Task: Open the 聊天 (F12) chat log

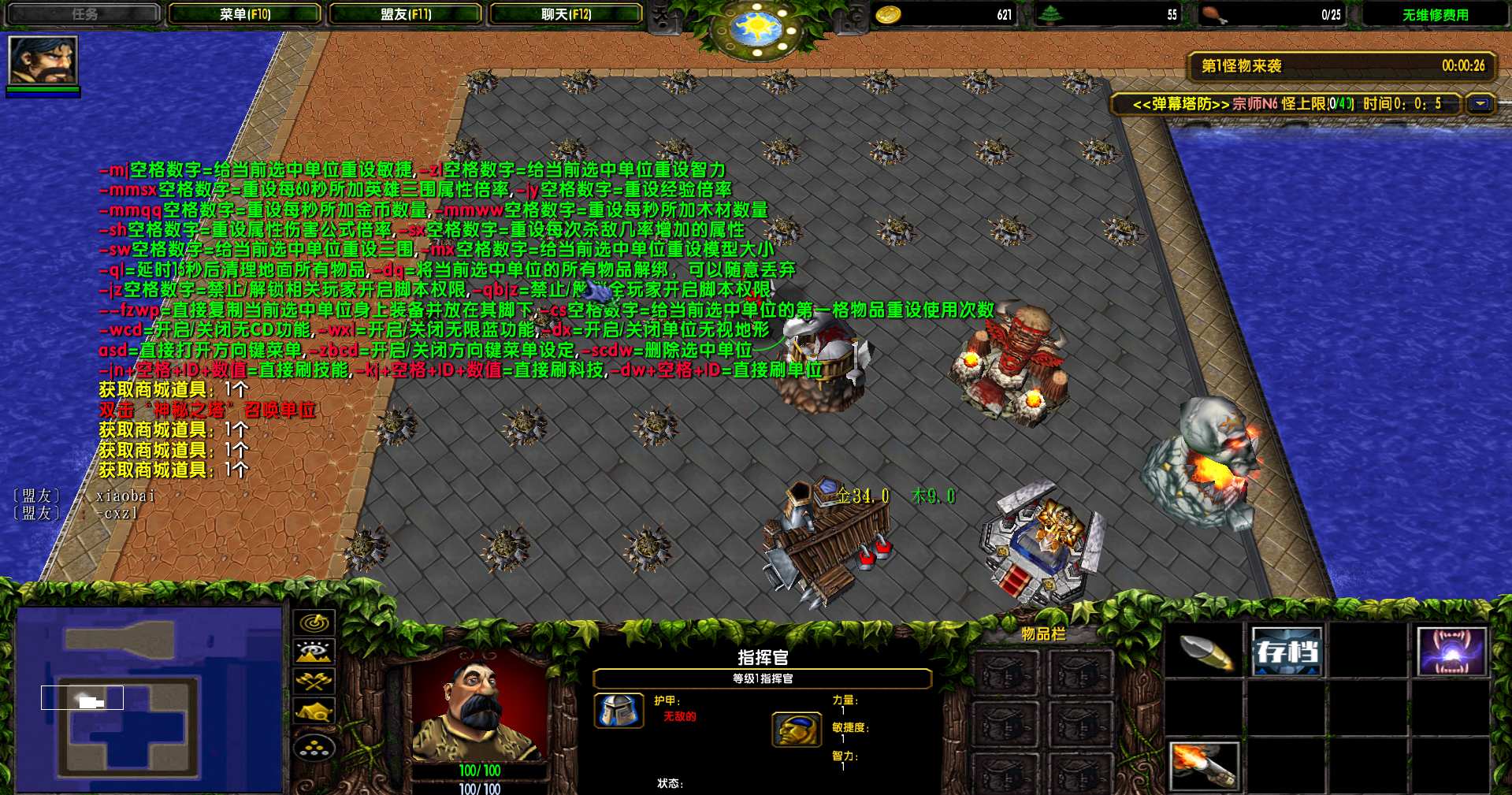Action: coord(566,14)
